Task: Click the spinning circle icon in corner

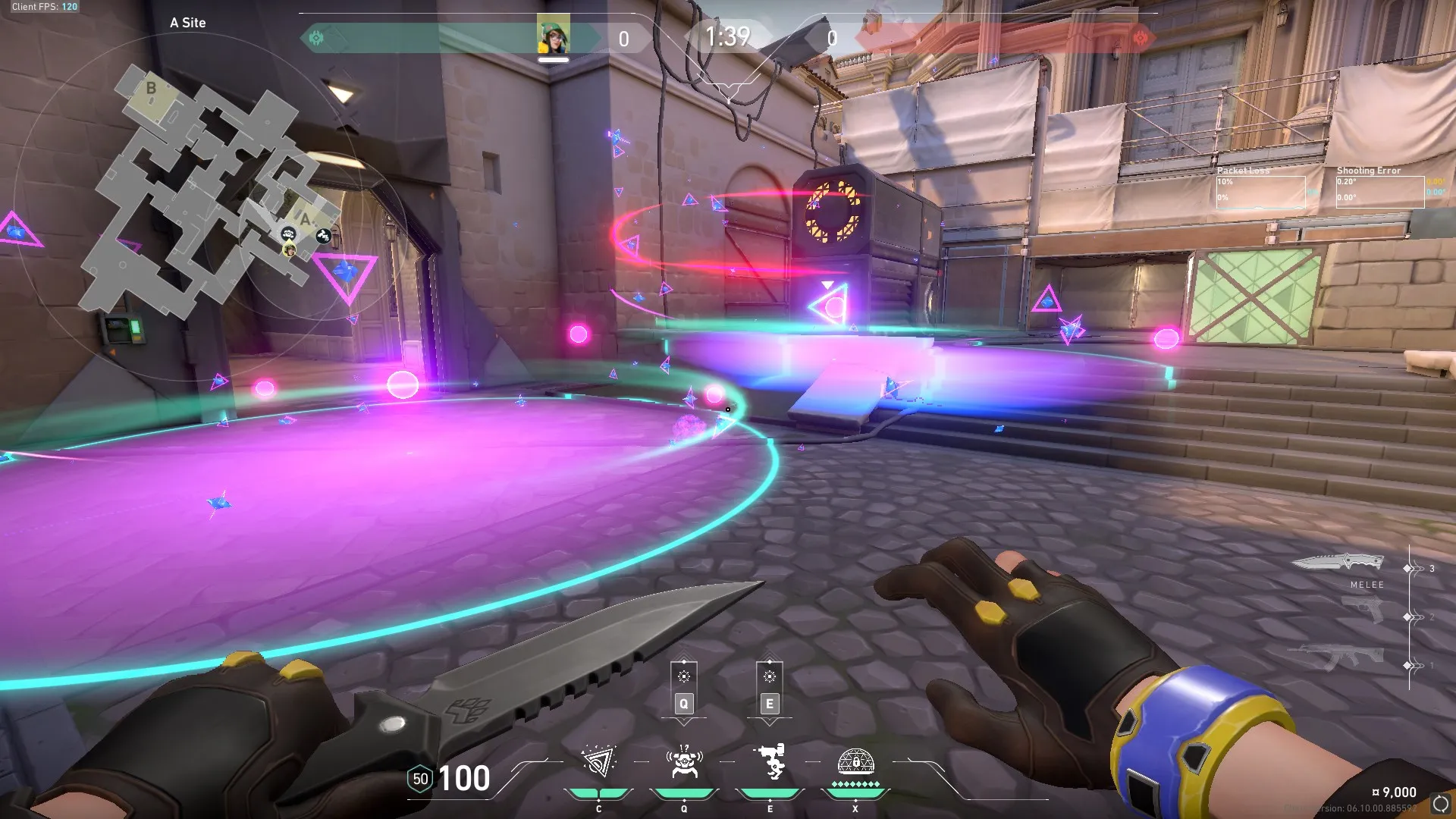Action: pos(1440,804)
